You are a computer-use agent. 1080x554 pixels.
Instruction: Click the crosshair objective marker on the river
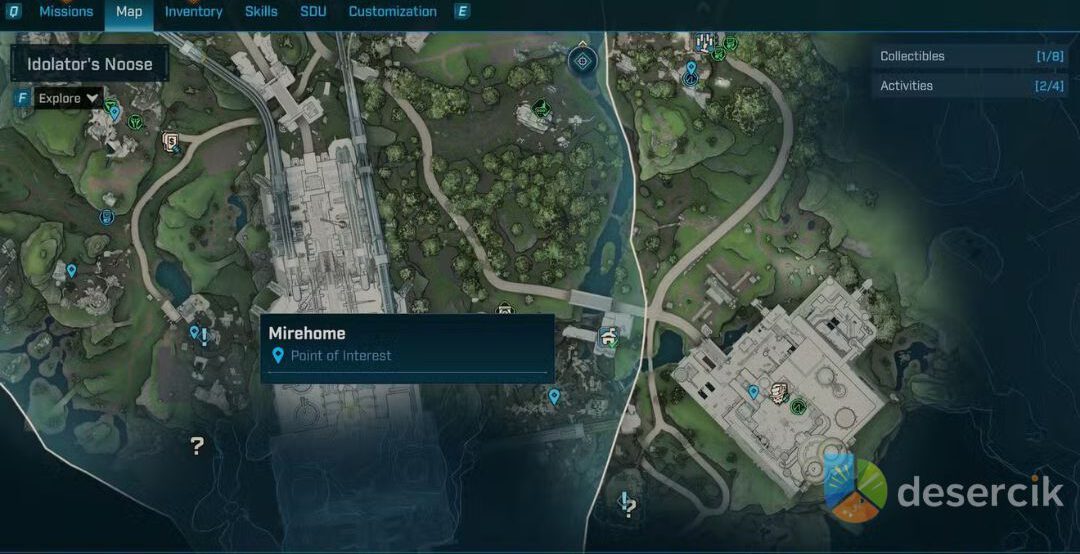(582, 62)
